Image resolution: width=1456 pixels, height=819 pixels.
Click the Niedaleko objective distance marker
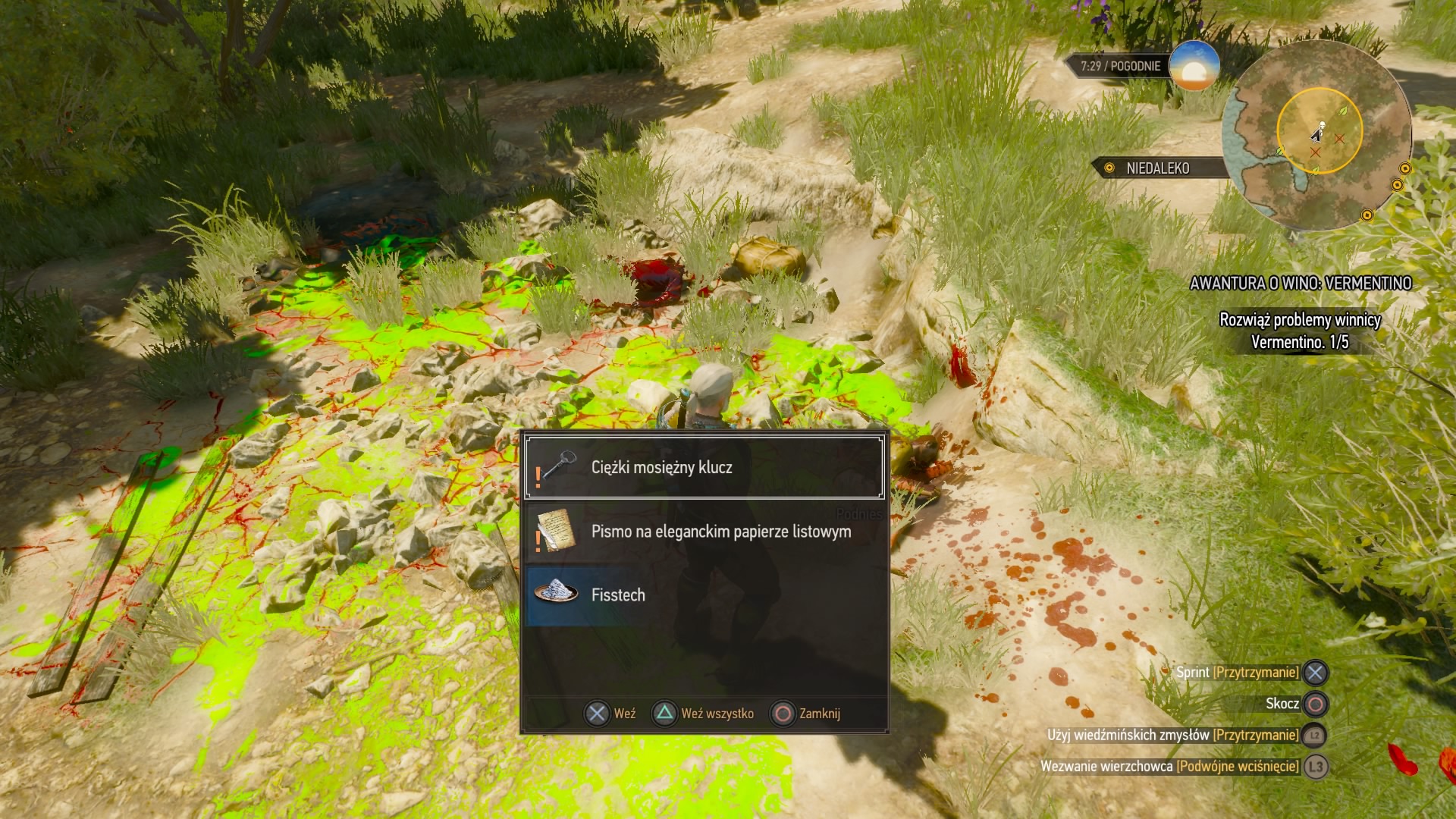coord(1157,168)
